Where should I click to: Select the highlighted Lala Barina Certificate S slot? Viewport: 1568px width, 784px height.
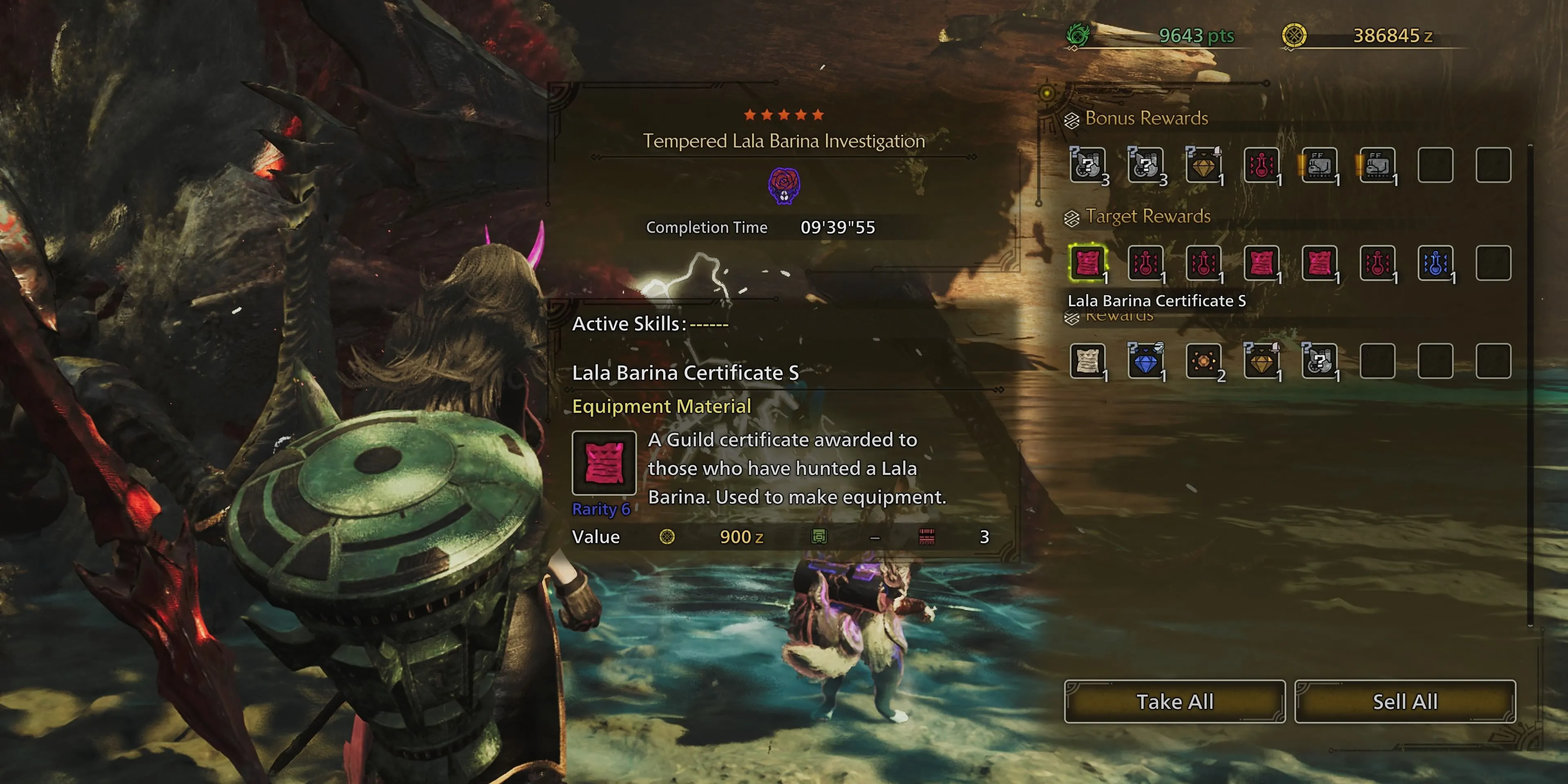click(1088, 263)
